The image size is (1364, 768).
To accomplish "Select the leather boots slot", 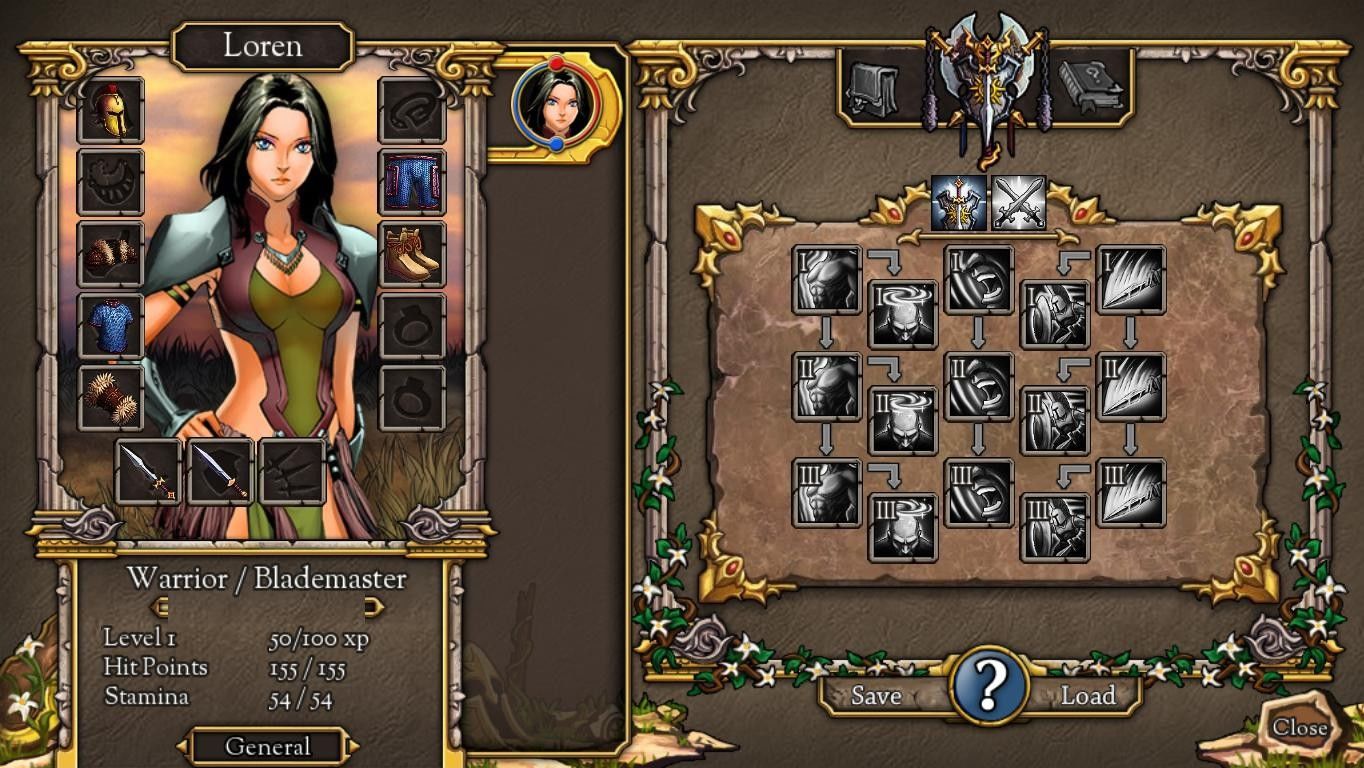I will (x=412, y=254).
